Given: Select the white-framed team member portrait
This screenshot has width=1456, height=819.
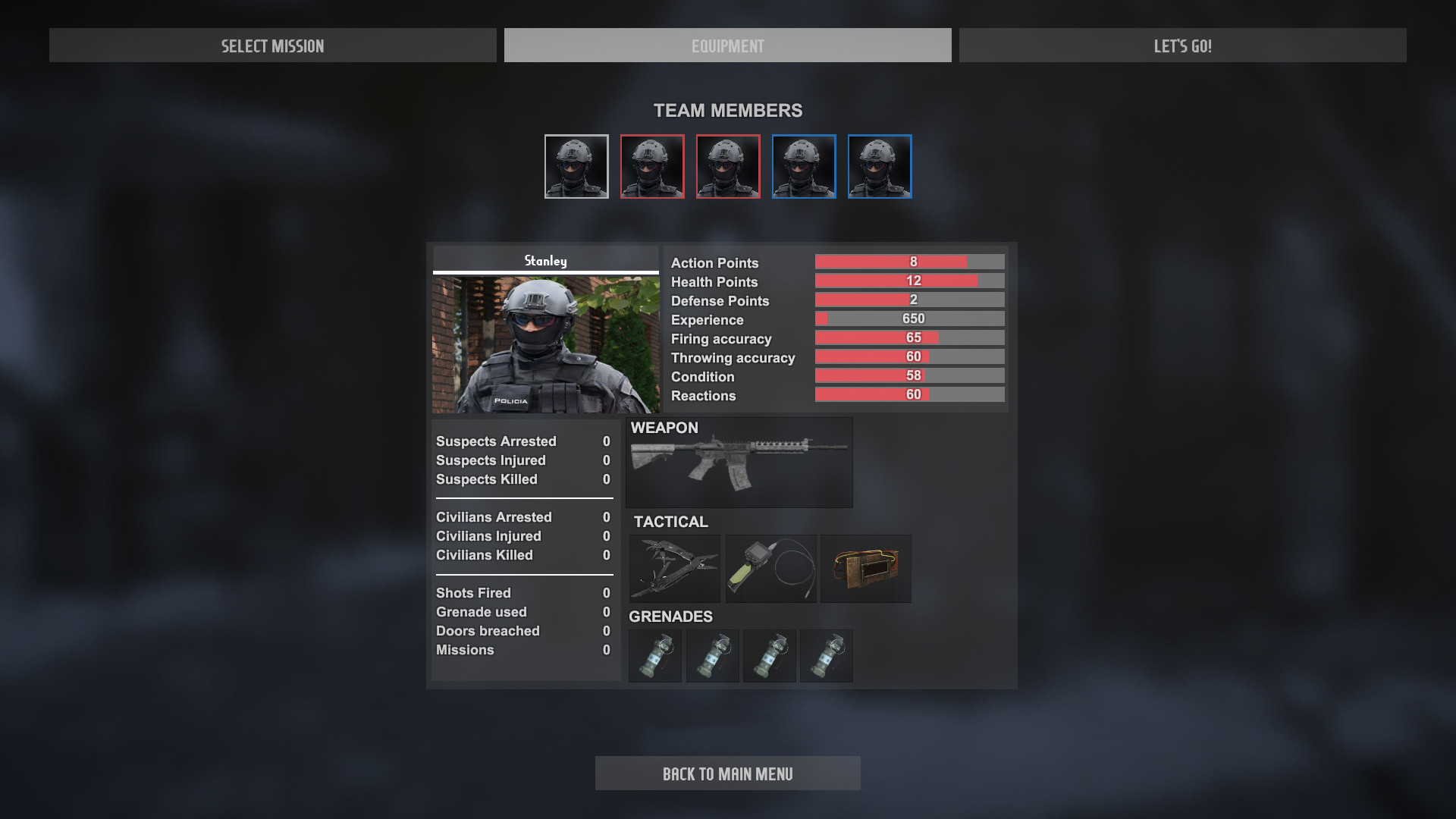Looking at the screenshot, I should pyautogui.click(x=576, y=167).
